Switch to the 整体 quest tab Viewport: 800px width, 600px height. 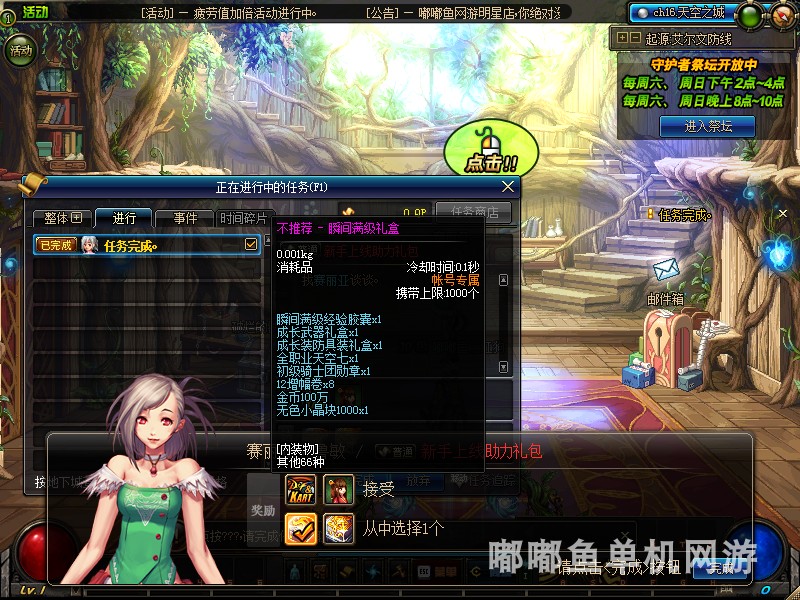tap(62, 218)
